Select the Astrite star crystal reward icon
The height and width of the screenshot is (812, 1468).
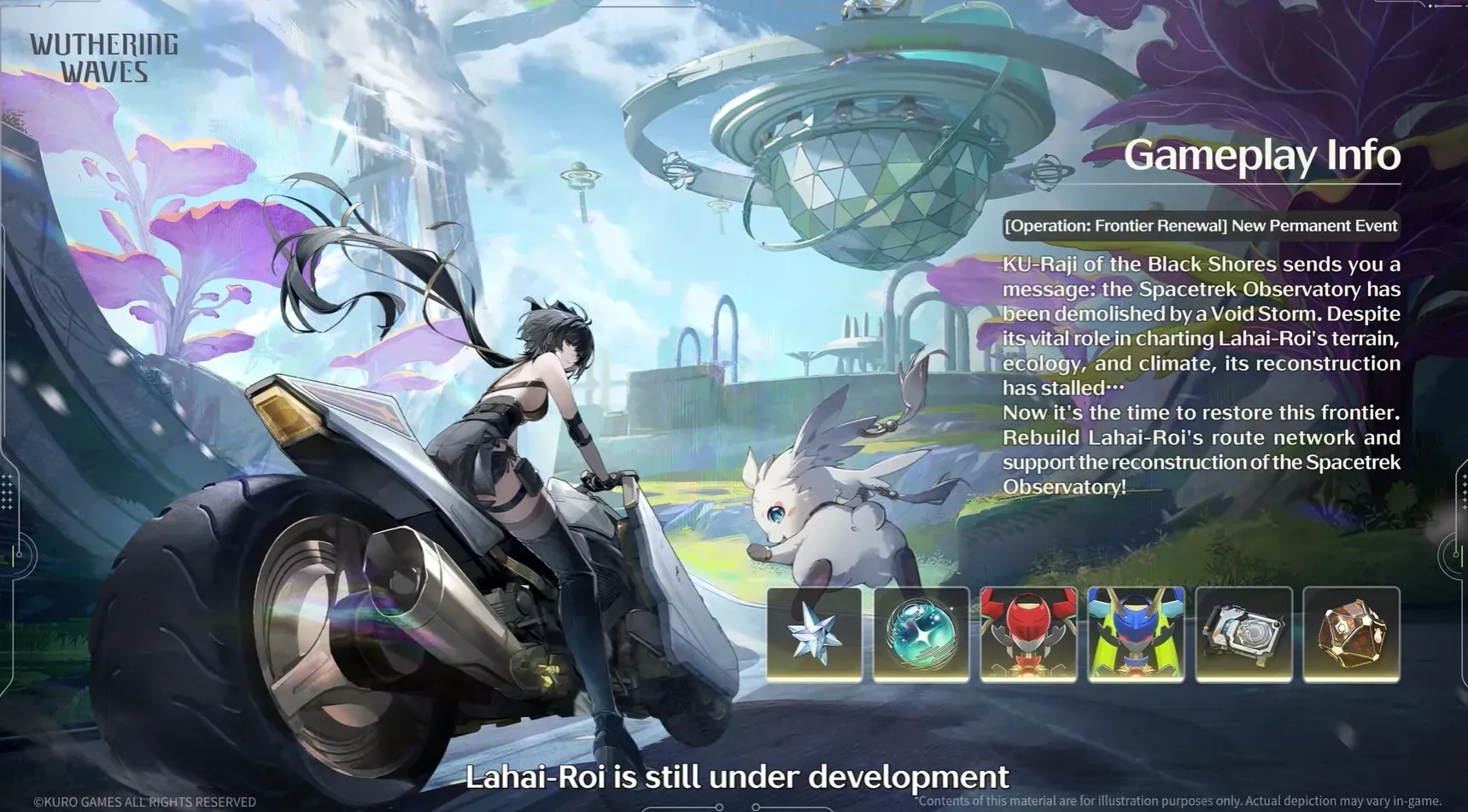(x=814, y=634)
